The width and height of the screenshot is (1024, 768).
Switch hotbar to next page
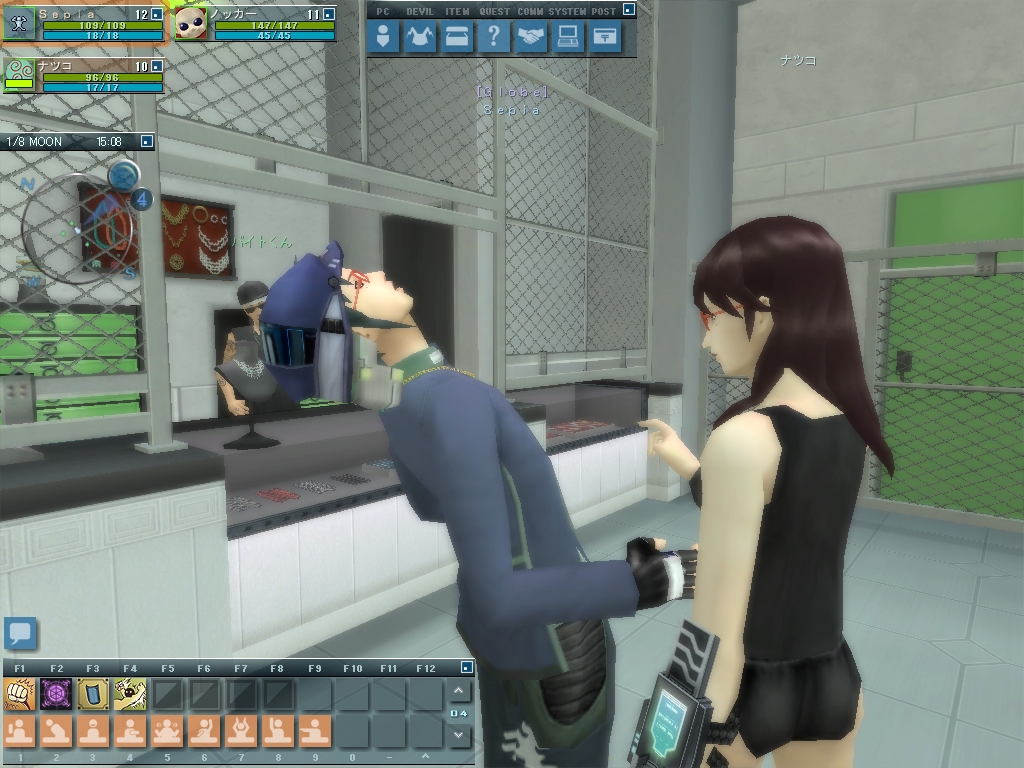pos(458,735)
